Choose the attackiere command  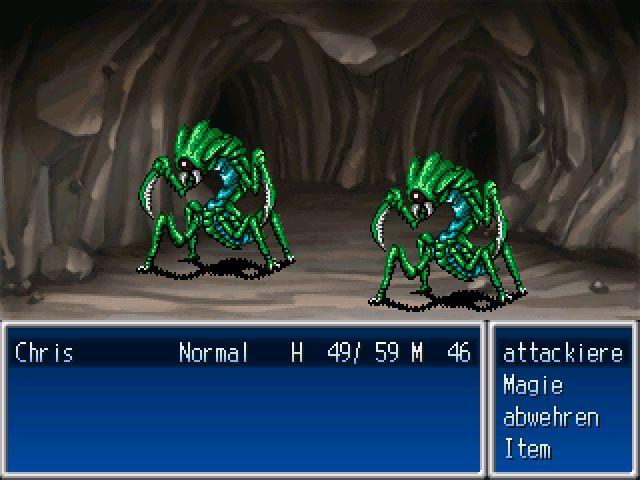click(562, 353)
